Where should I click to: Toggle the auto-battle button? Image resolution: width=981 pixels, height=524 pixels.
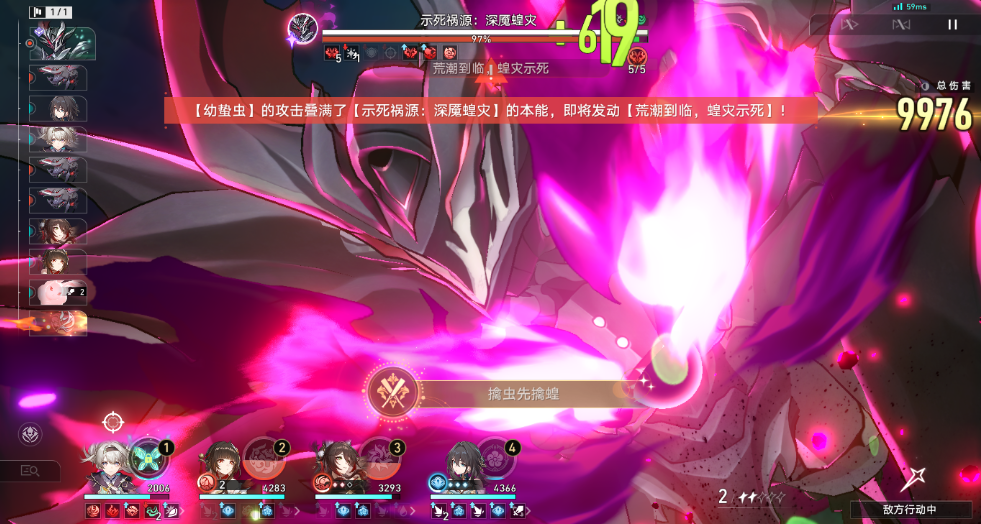[x=900, y=24]
